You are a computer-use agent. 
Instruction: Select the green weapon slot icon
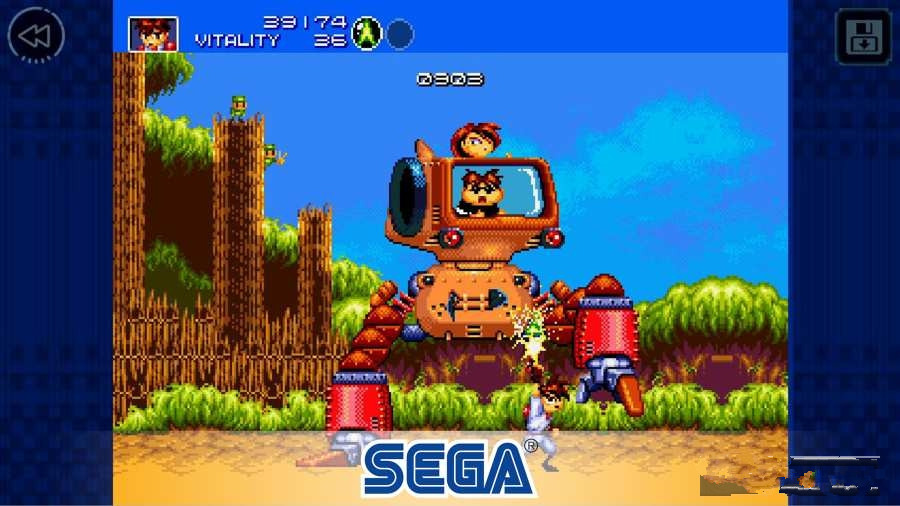[x=367, y=33]
